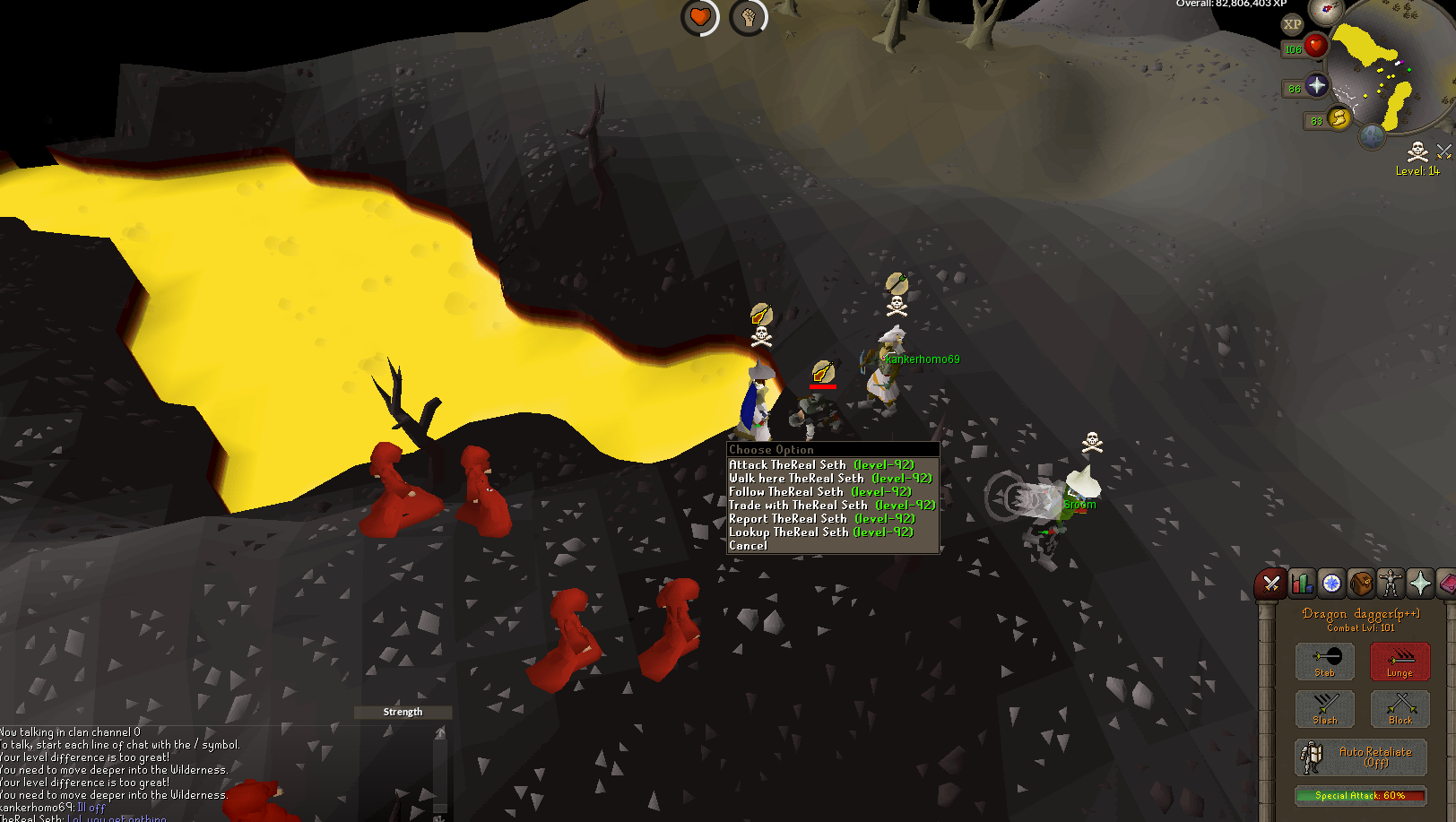Toggle the run energy boot orb
This screenshot has height=822, width=1456.
point(1339,118)
